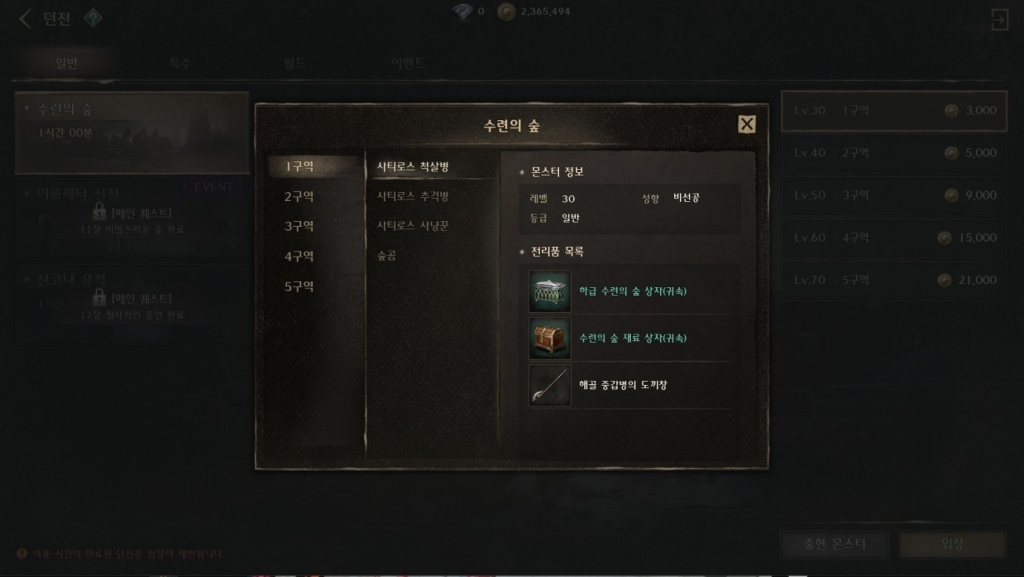Switch to the 2구역 zone
Screen dimensions: 1024x577
pos(299,196)
